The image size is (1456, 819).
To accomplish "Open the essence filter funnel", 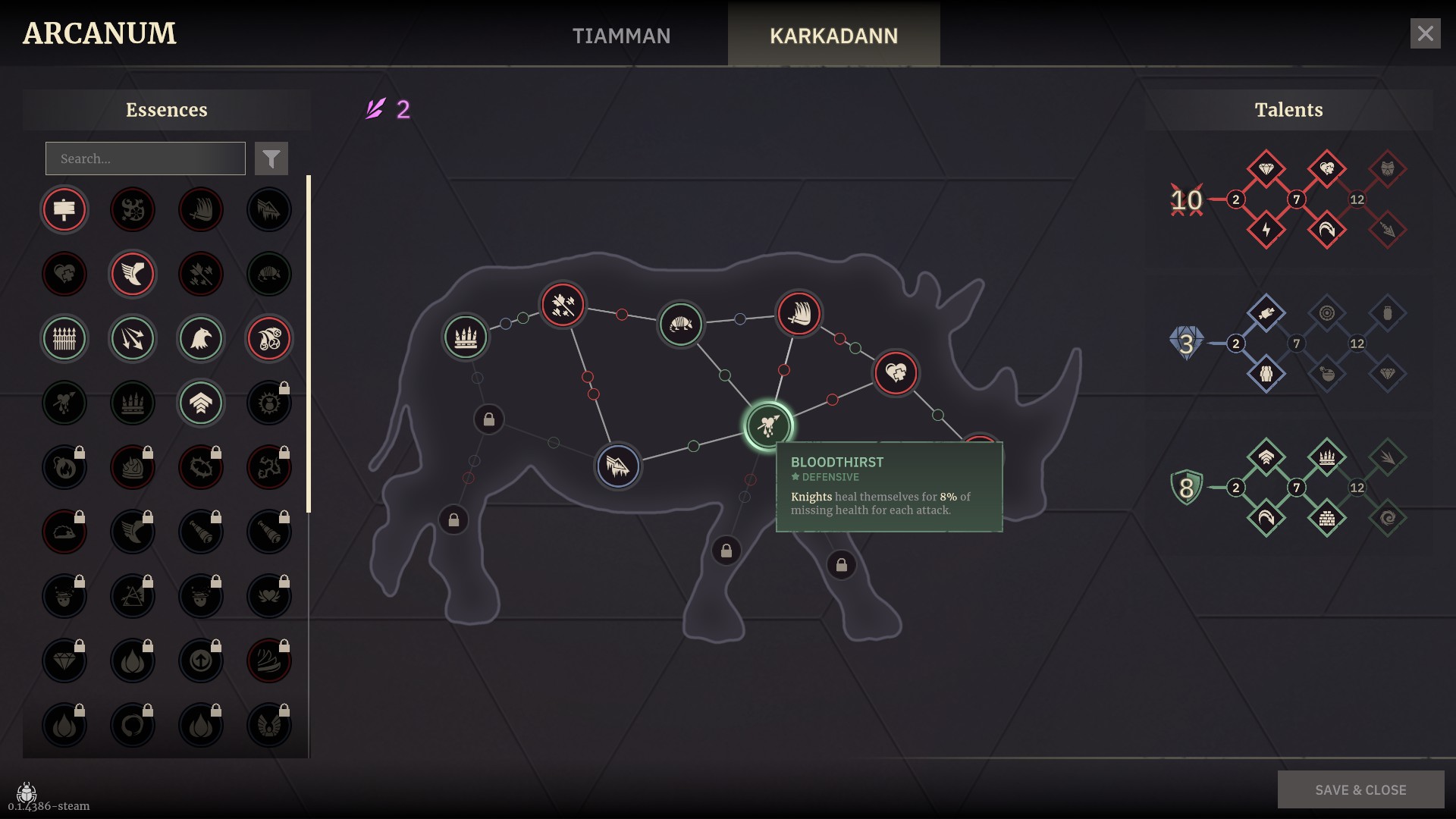I will pyautogui.click(x=271, y=158).
